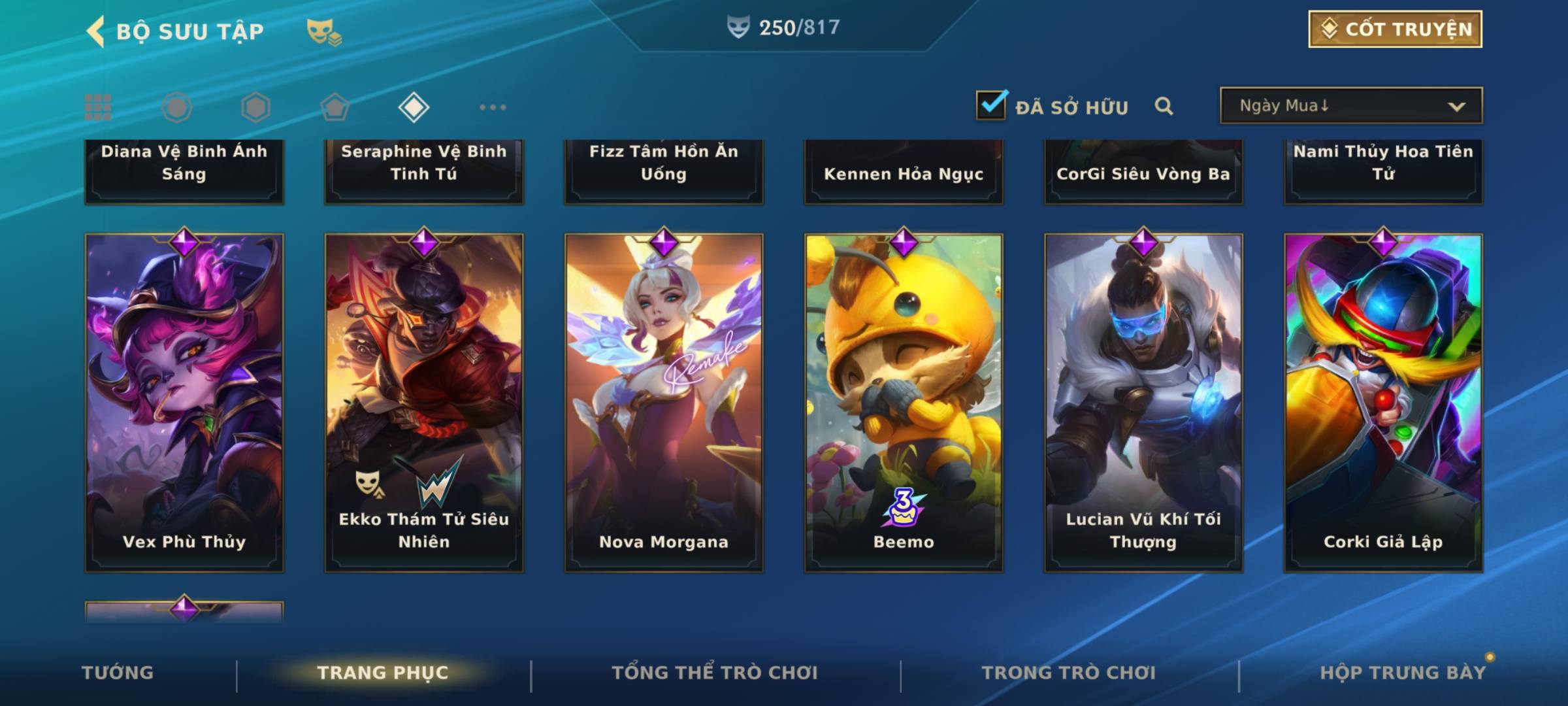Switch to the Trang Phục tab

(383, 673)
